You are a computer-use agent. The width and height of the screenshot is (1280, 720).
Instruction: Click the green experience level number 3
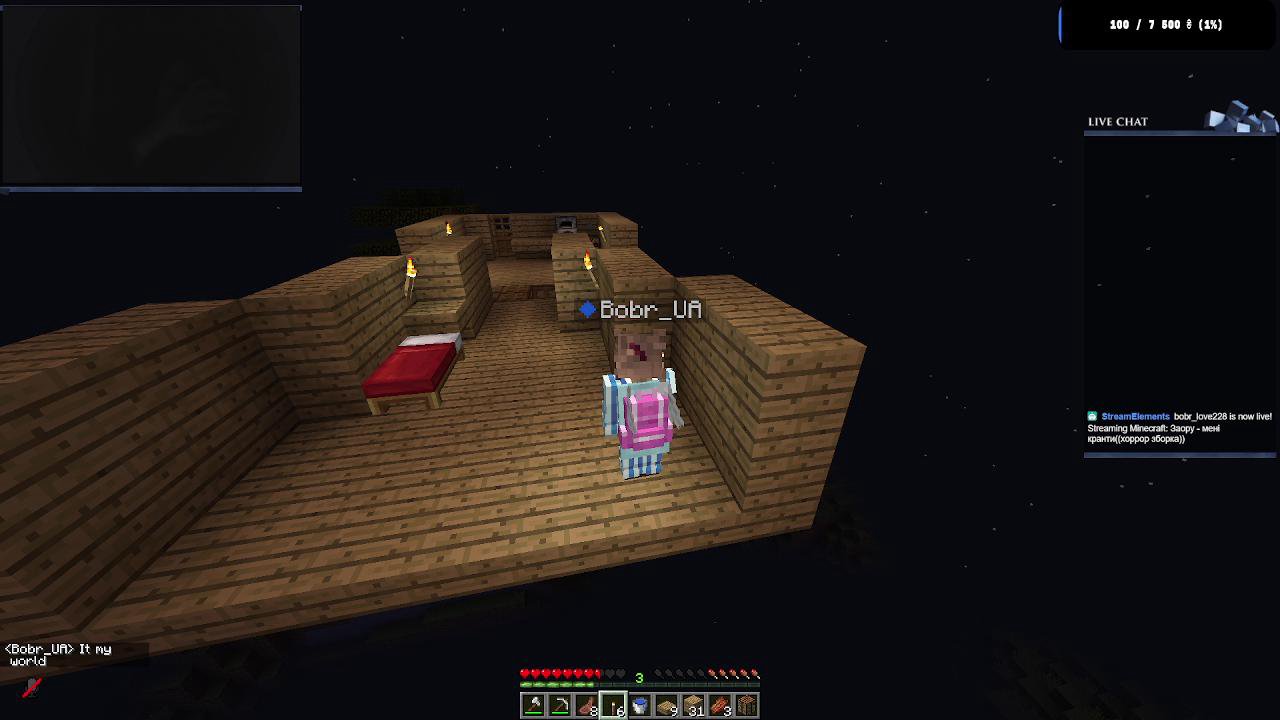coord(639,675)
